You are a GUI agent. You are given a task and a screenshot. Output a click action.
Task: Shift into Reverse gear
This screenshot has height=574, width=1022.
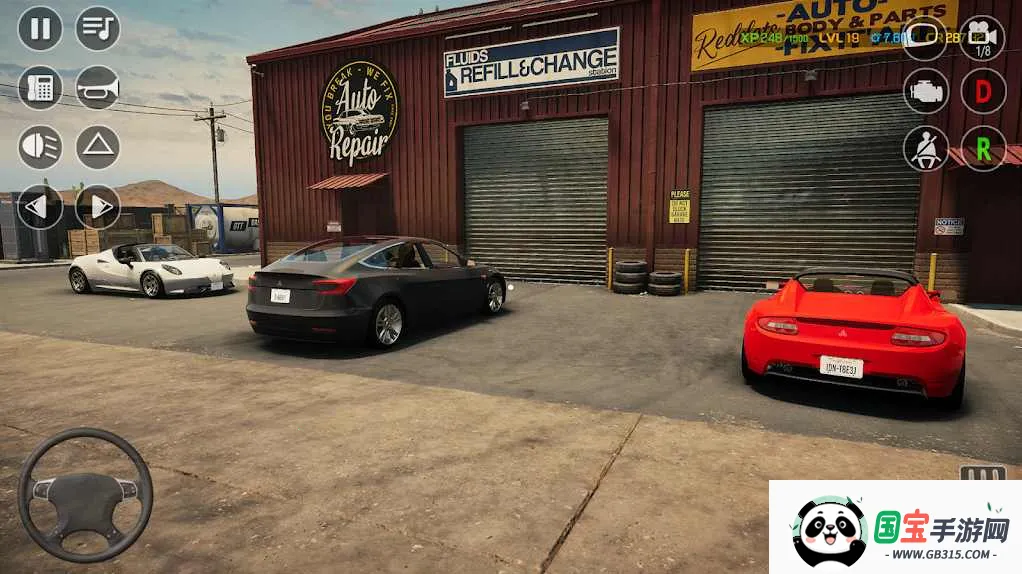983,149
